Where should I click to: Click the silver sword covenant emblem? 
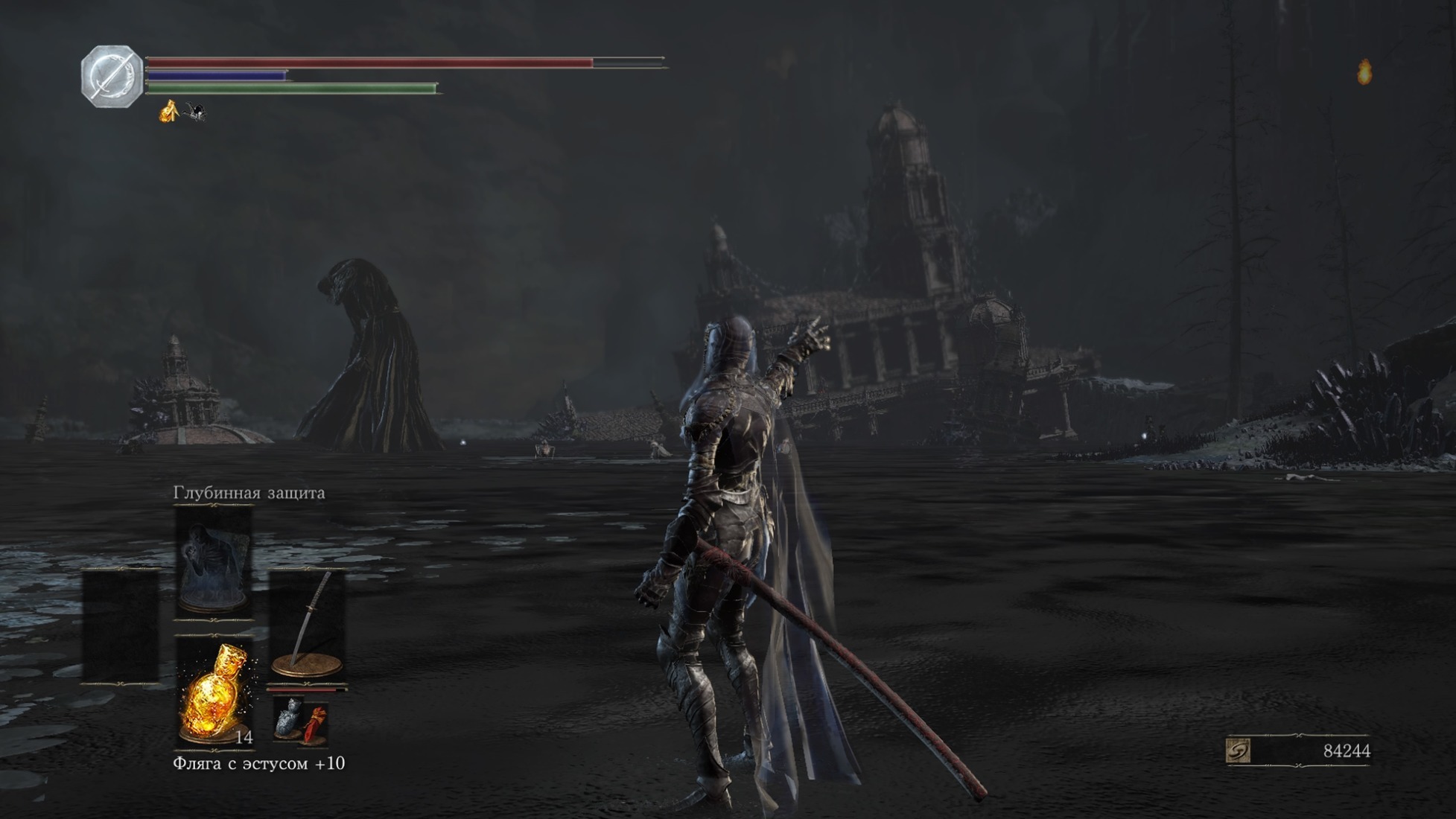[x=112, y=76]
